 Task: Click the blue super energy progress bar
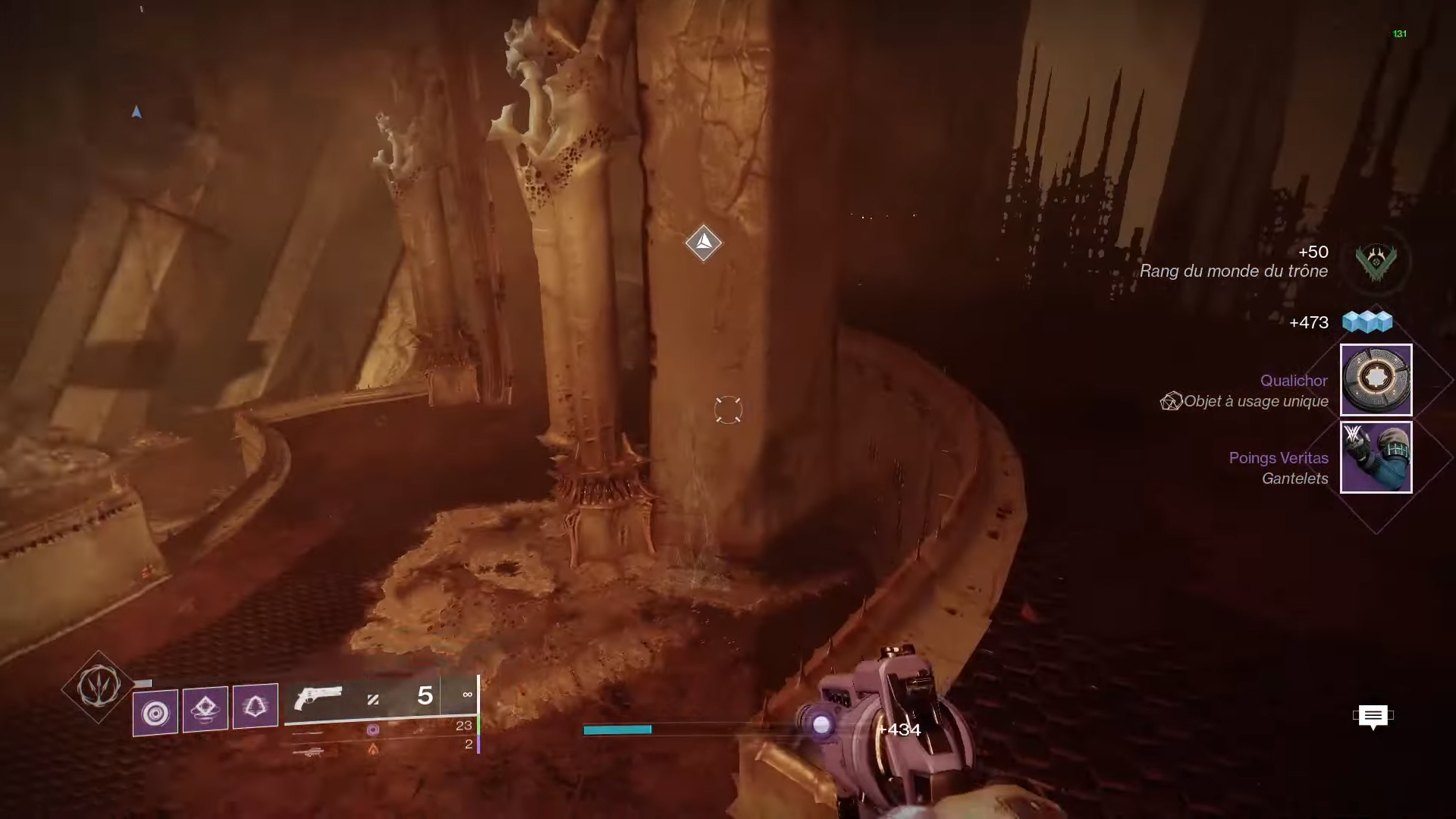pos(617,729)
